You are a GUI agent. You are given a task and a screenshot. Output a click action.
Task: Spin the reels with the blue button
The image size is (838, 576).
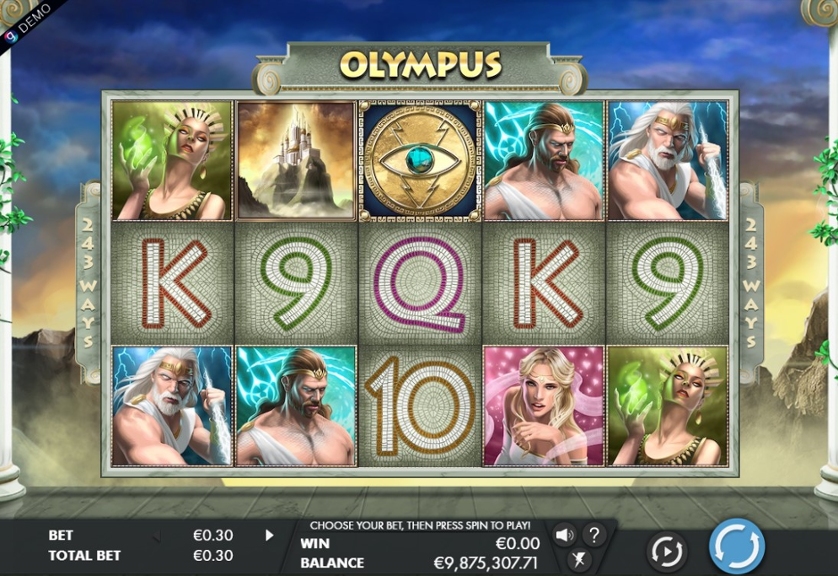[737, 546]
